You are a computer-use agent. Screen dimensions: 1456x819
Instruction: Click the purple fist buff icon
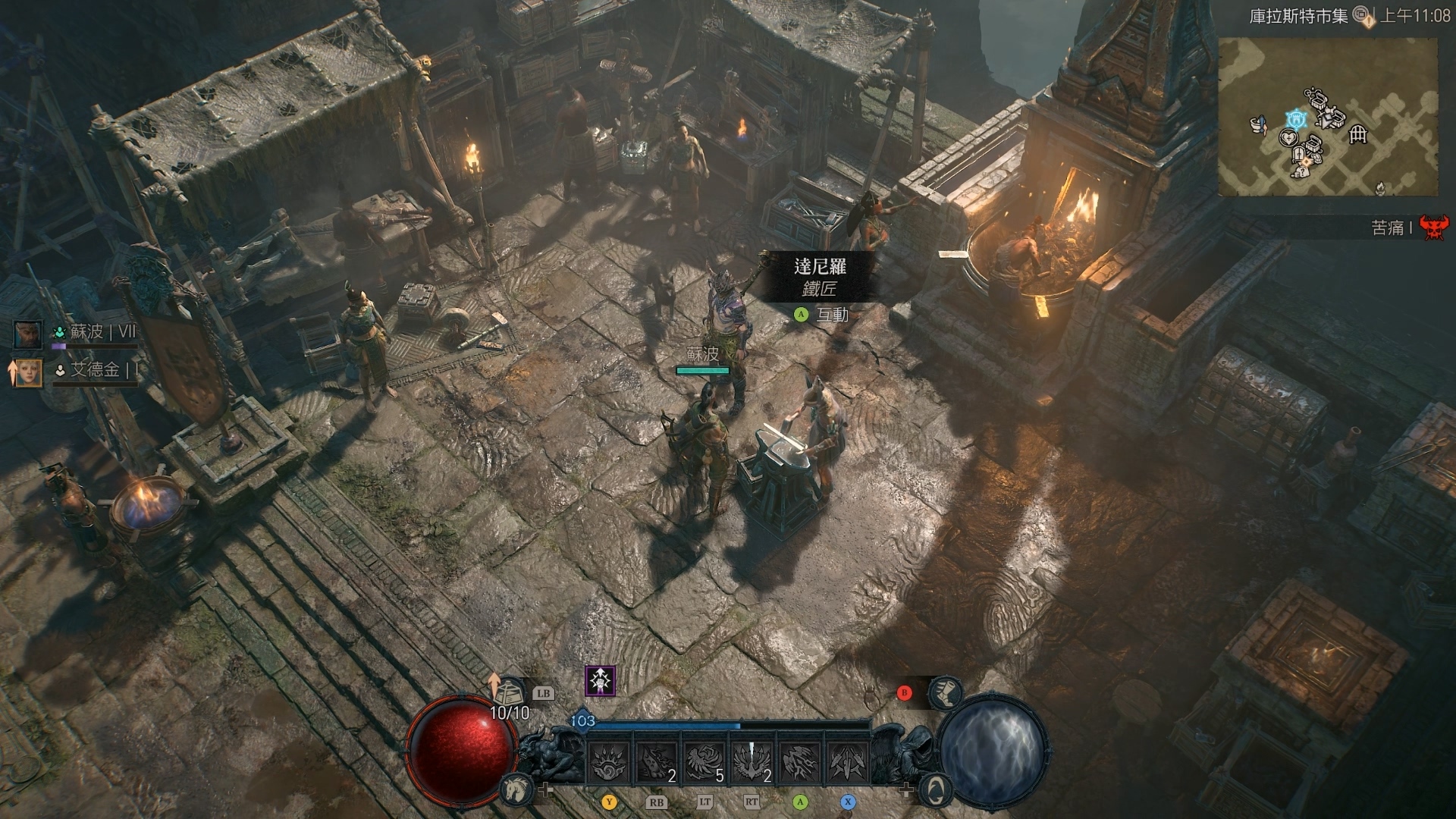pos(600,681)
